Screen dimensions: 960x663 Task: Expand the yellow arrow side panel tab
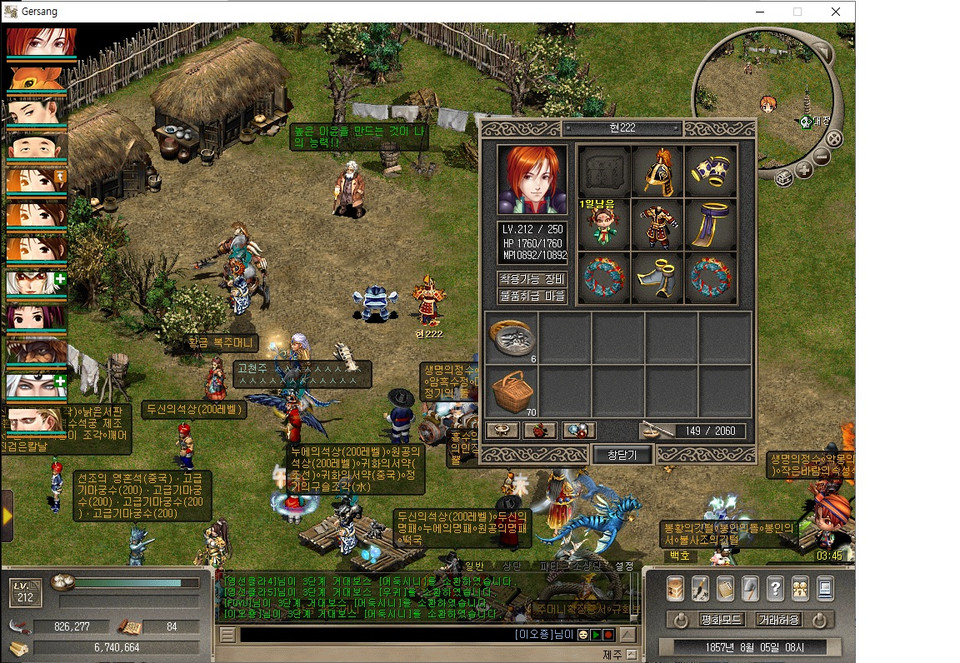point(7,515)
